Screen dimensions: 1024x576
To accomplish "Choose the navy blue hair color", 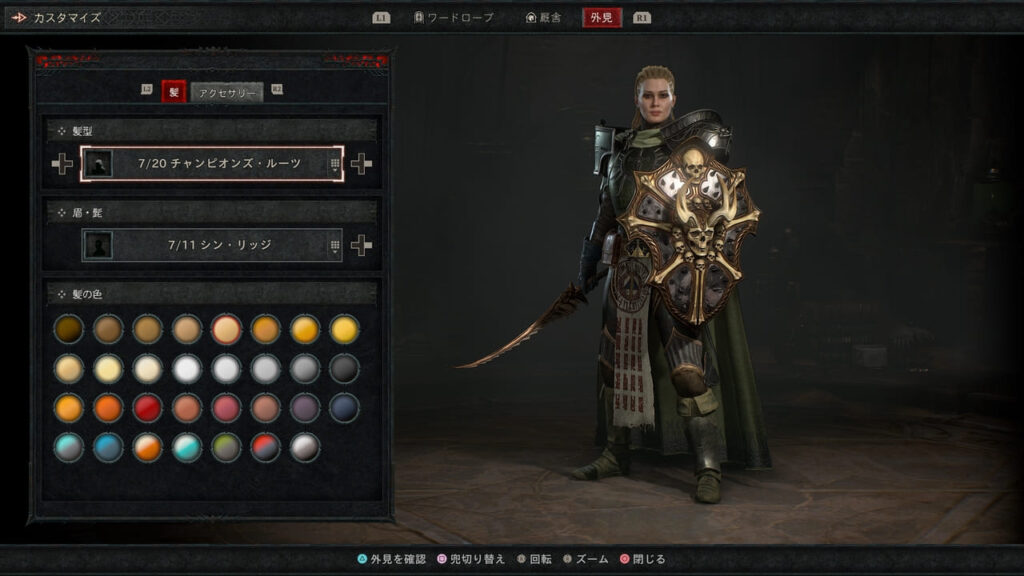I will (344, 408).
